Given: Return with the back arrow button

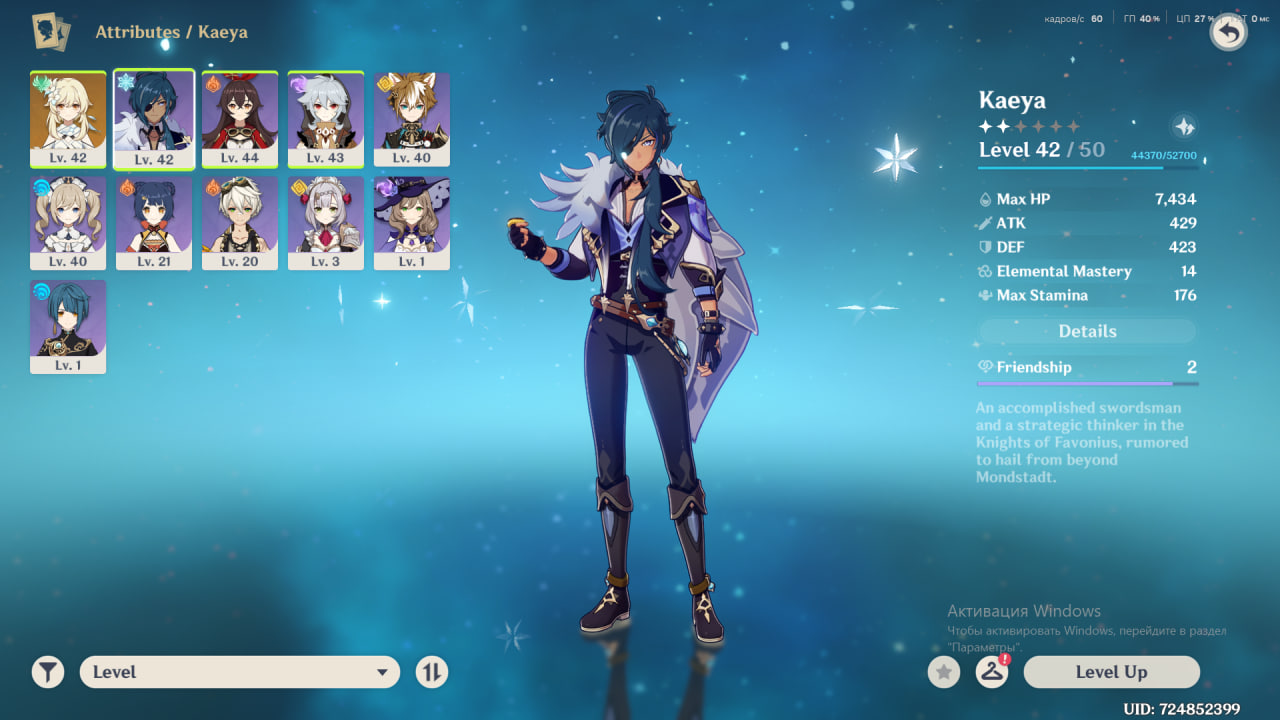Looking at the screenshot, I should click(1229, 33).
